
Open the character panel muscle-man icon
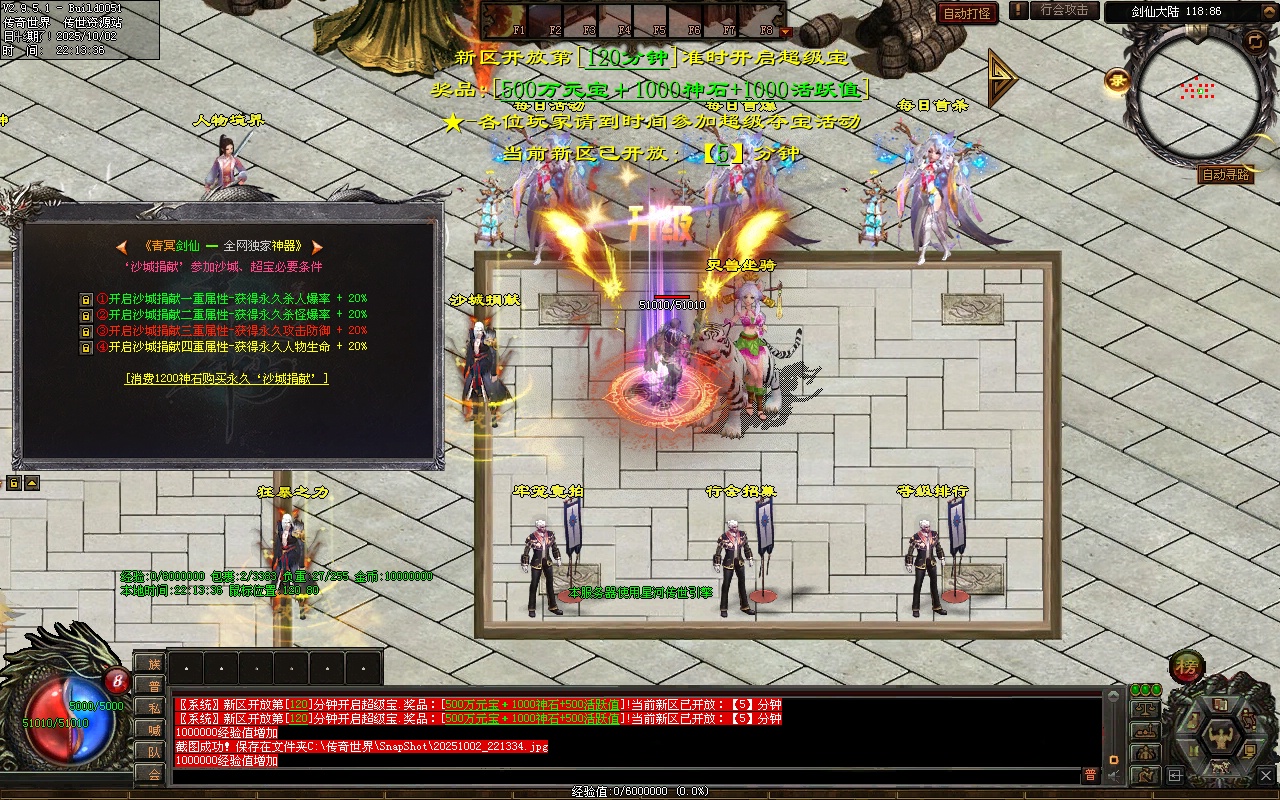(x=1221, y=739)
